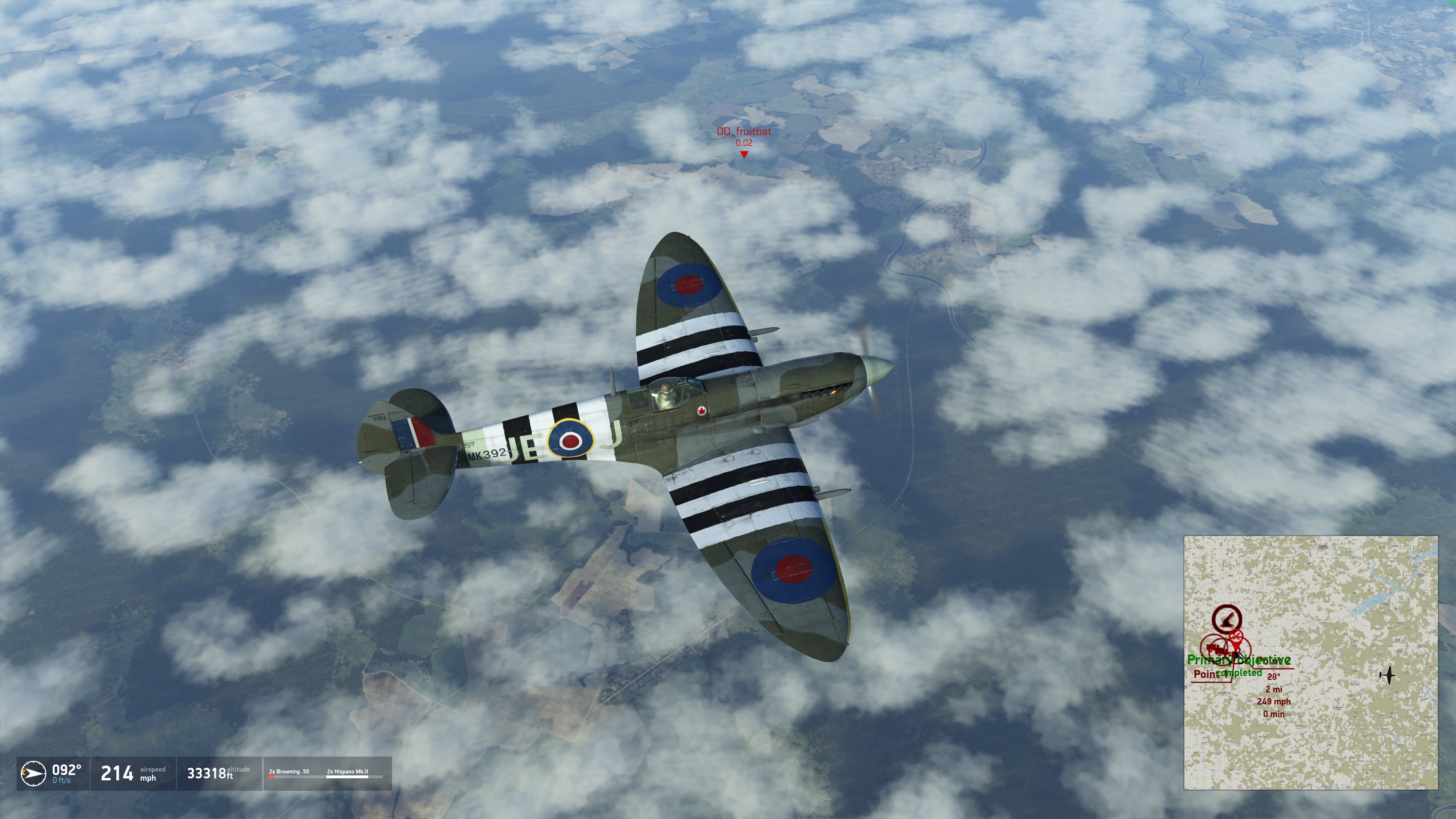Click the black aircraft icon on minimap
The height and width of the screenshot is (819, 1456).
pyautogui.click(x=1387, y=674)
